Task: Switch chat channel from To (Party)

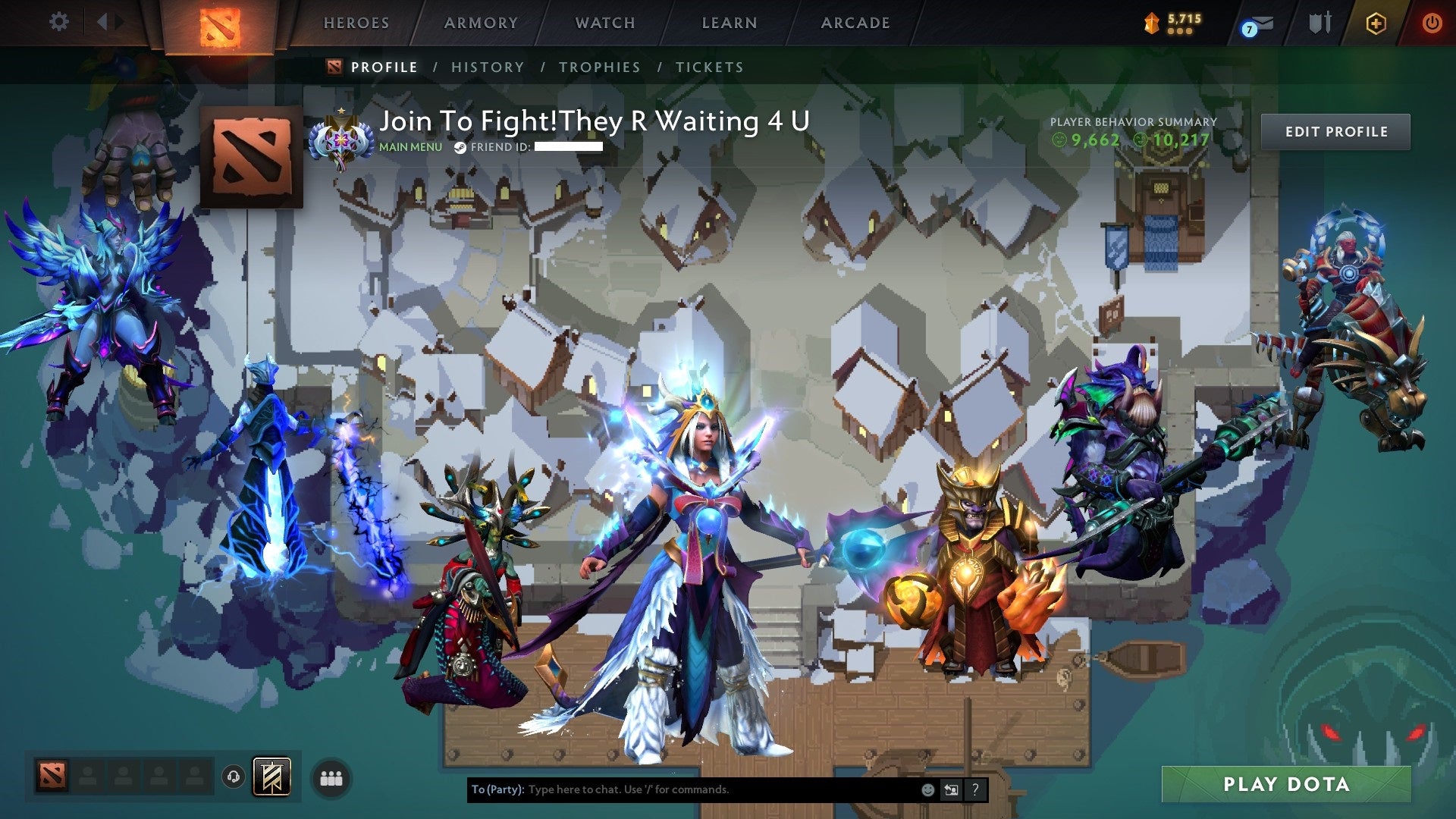Action: coord(951,789)
